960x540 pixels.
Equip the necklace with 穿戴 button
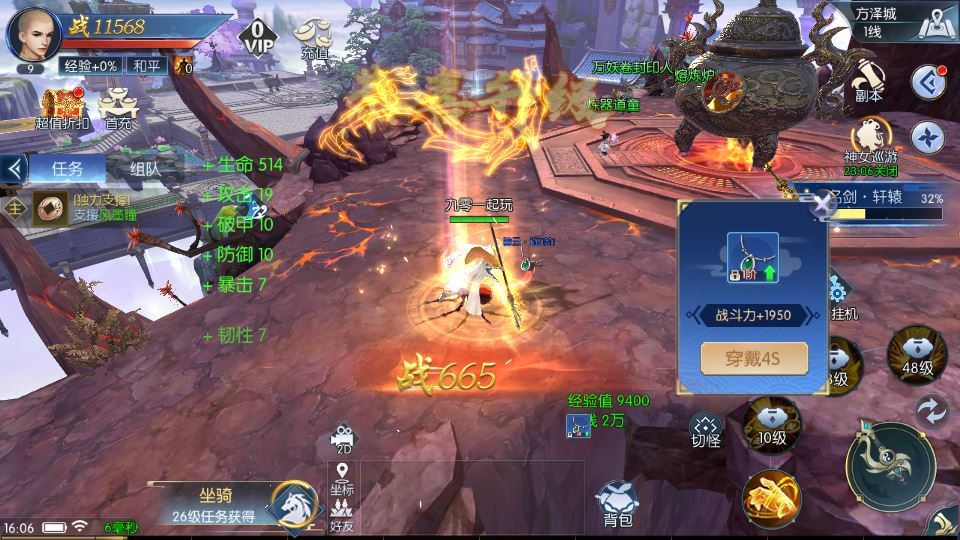pyautogui.click(x=754, y=358)
